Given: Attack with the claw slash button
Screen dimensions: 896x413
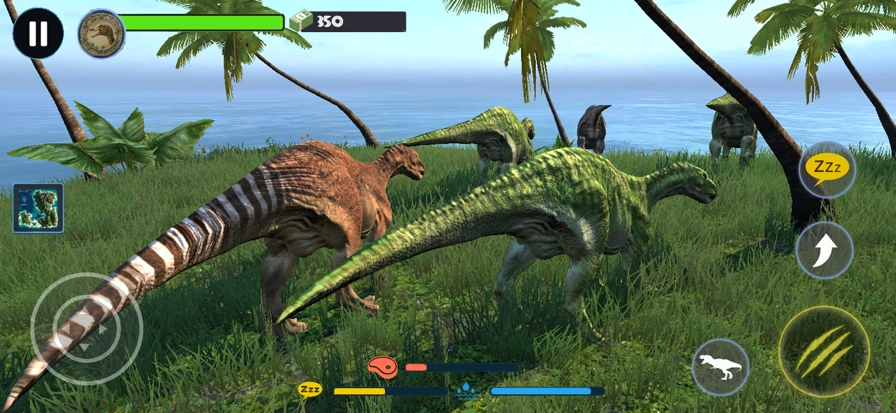Looking at the screenshot, I should point(824,351).
